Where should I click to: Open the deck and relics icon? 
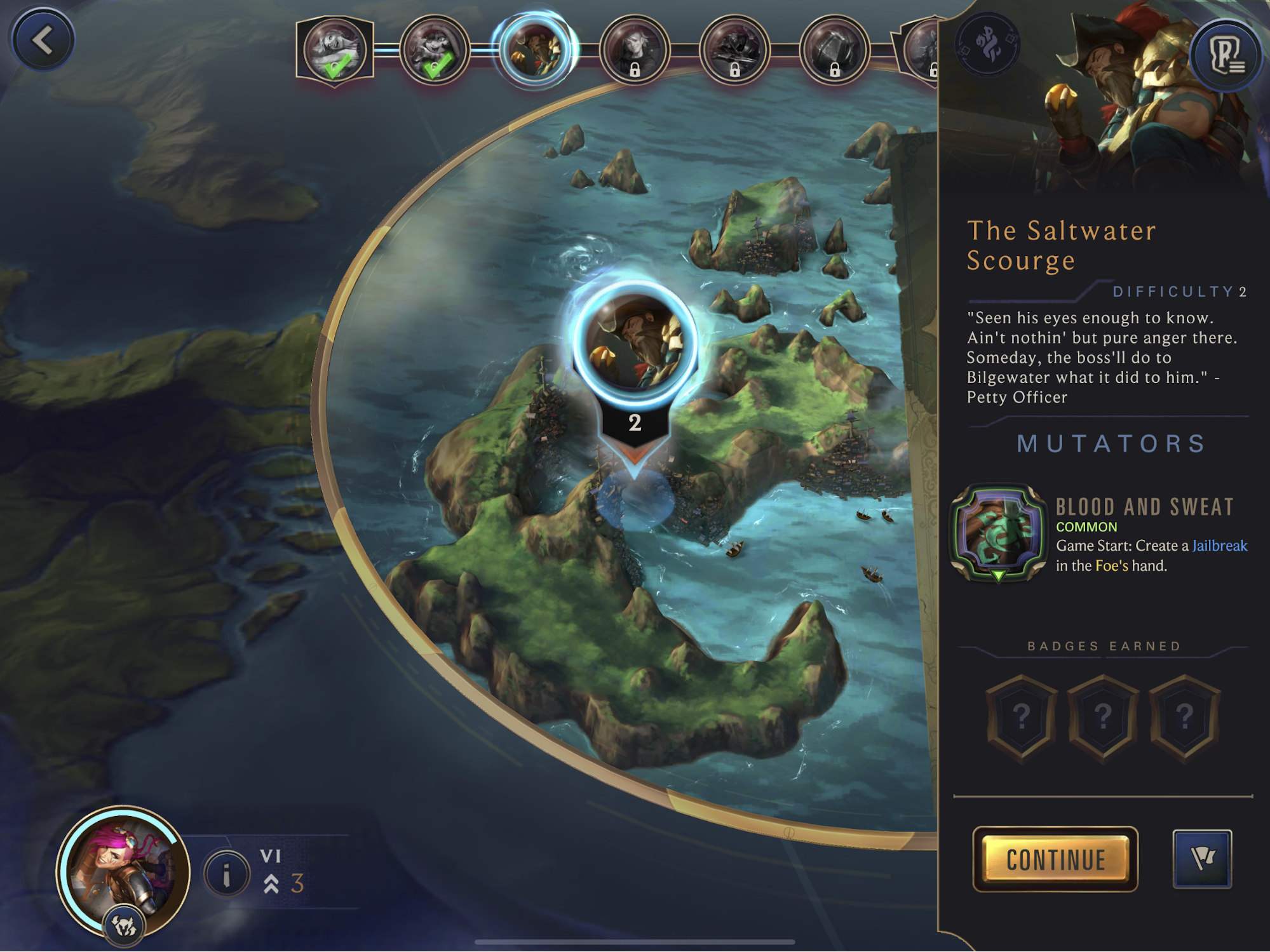click(x=1225, y=56)
